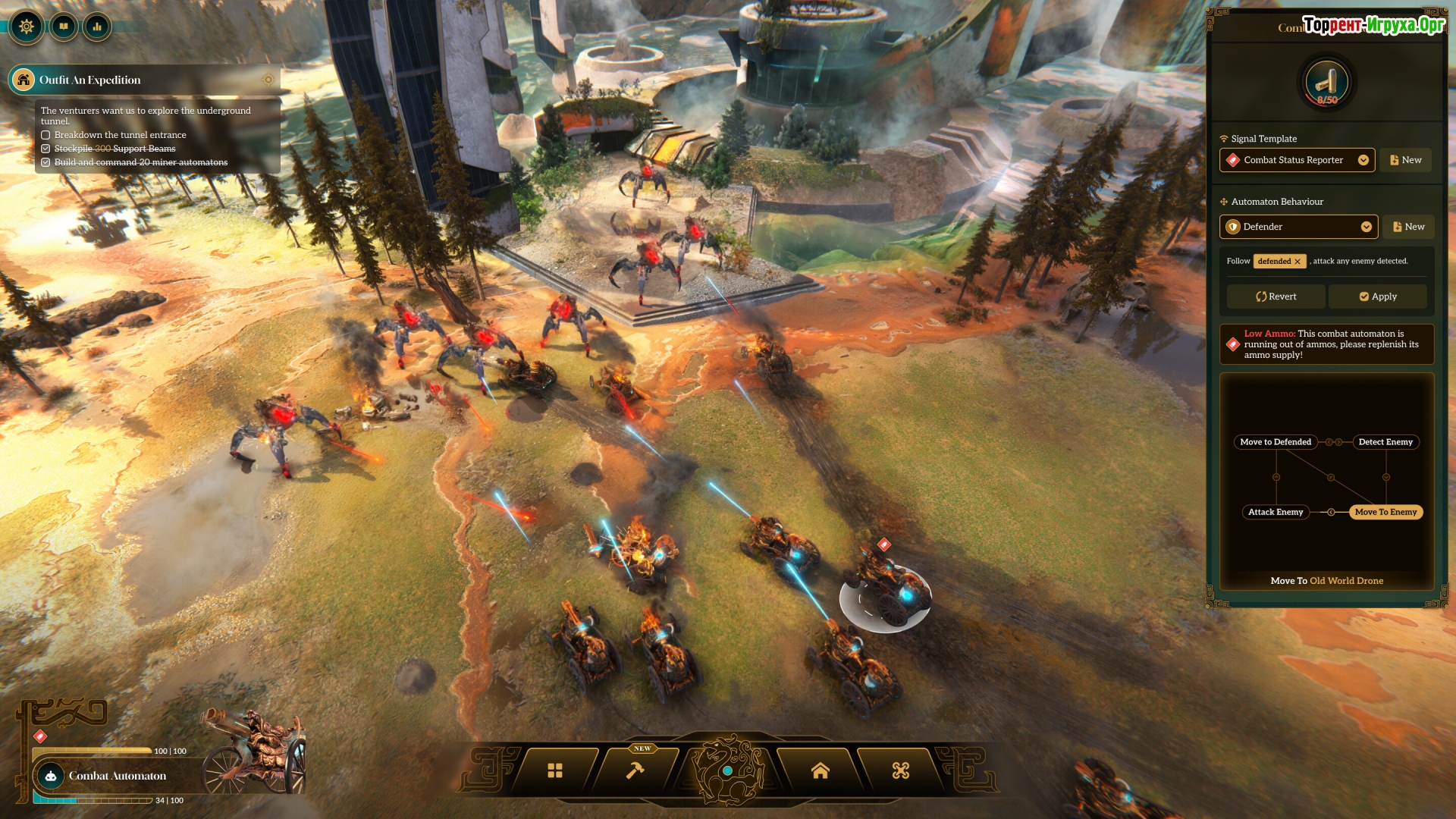The width and height of the screenshot is (1456, 819).
Task: Select the Detect Enemy node
Action: coord(1385,442)
